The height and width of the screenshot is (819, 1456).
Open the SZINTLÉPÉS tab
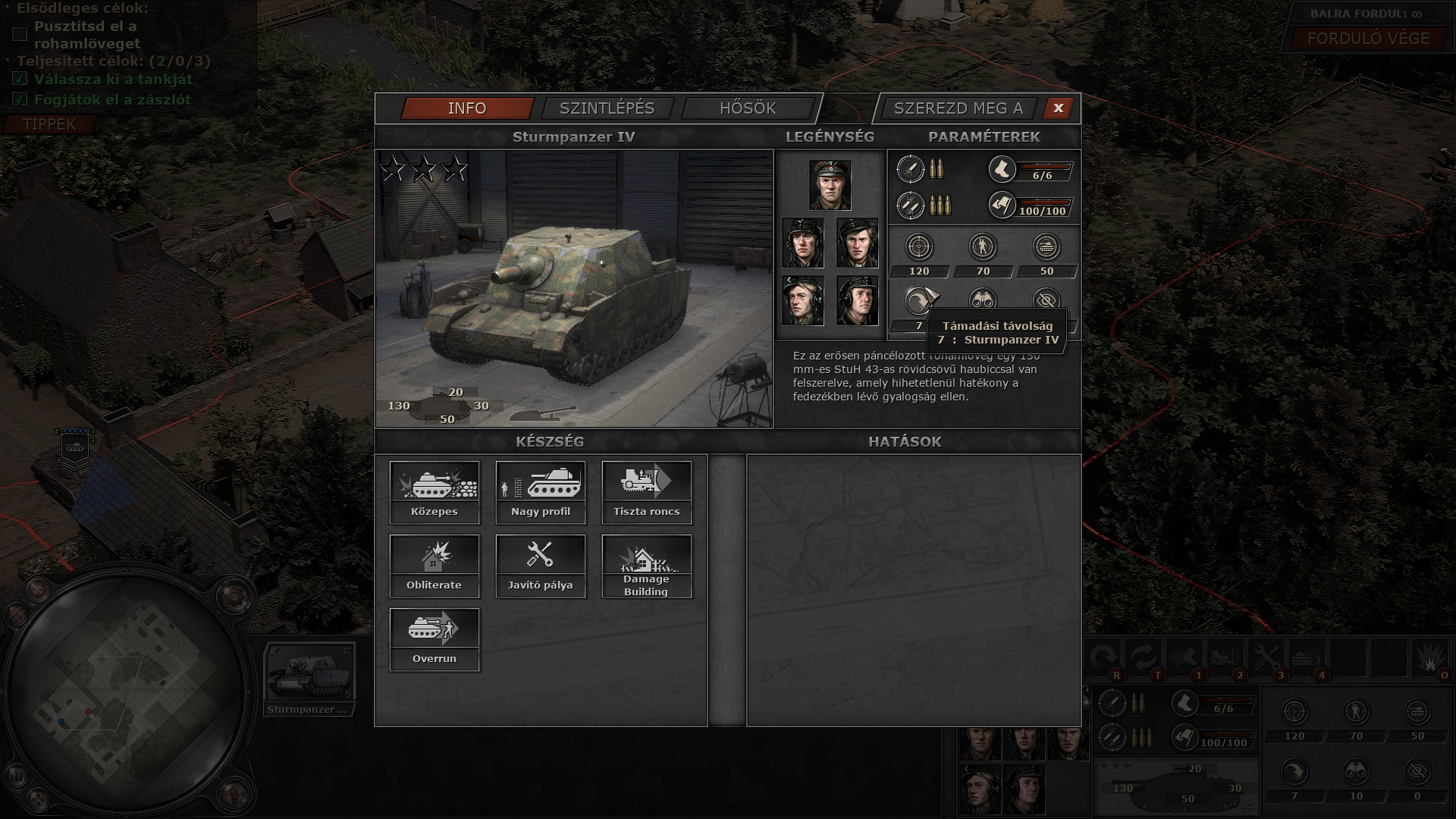click(x=607, y=108)
